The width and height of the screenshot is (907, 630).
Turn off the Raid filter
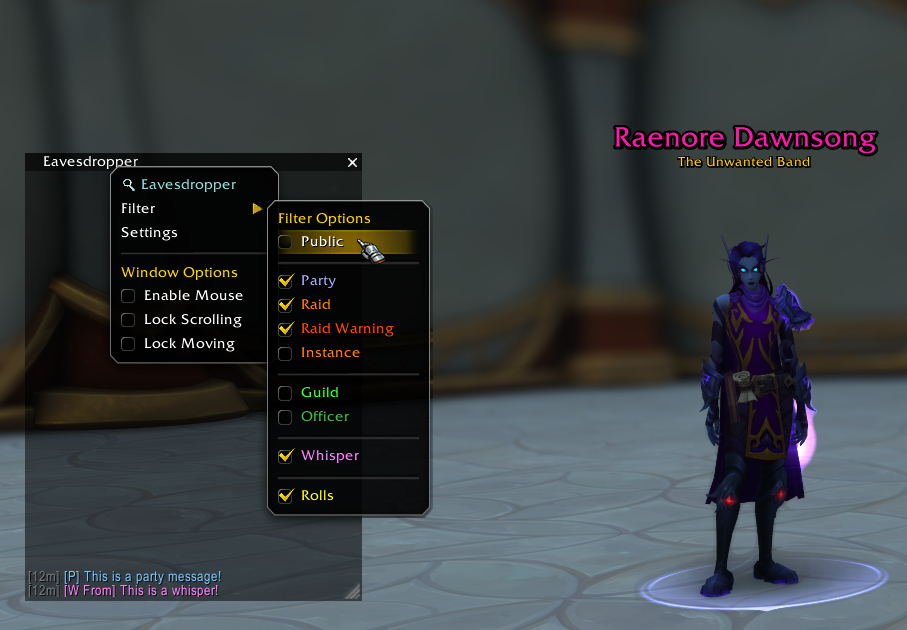click(x=286, y=305)
